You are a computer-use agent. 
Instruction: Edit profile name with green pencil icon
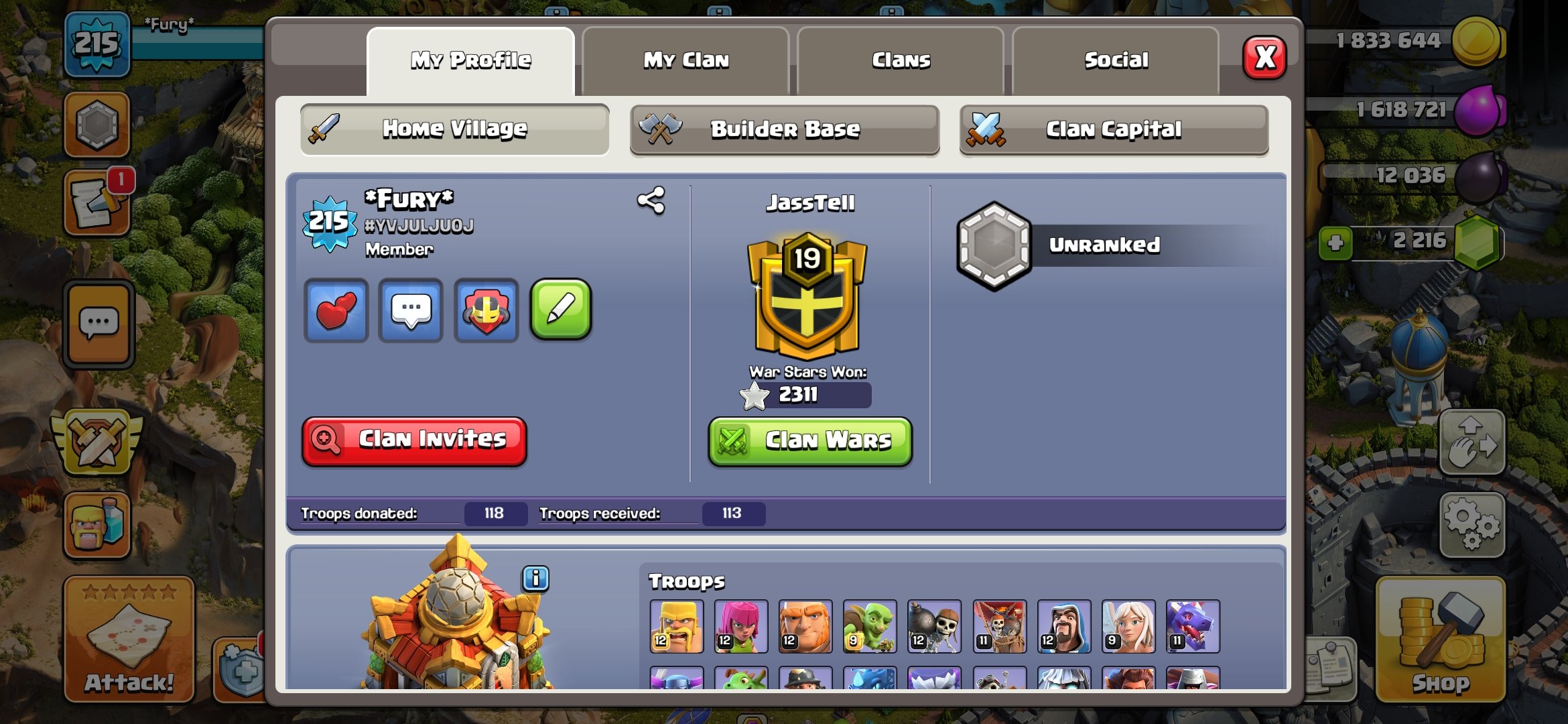tap(562, 309)
